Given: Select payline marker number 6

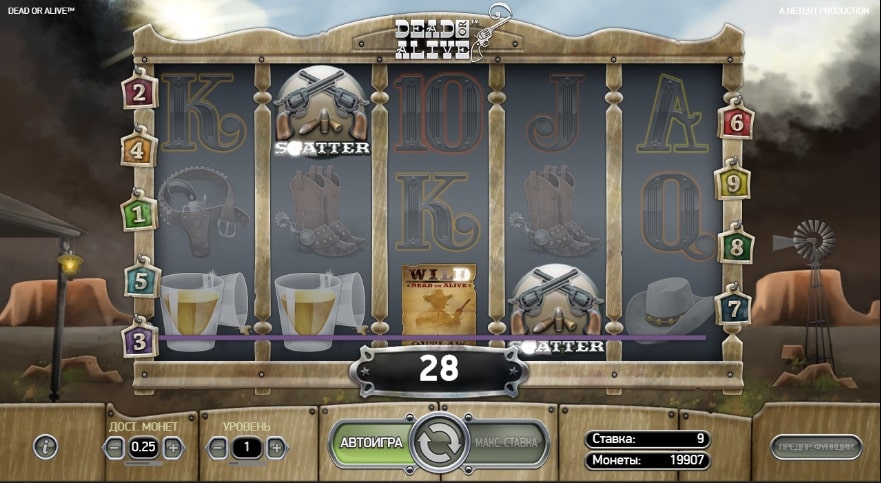Looking at the screenshot, I should [736, 122].
